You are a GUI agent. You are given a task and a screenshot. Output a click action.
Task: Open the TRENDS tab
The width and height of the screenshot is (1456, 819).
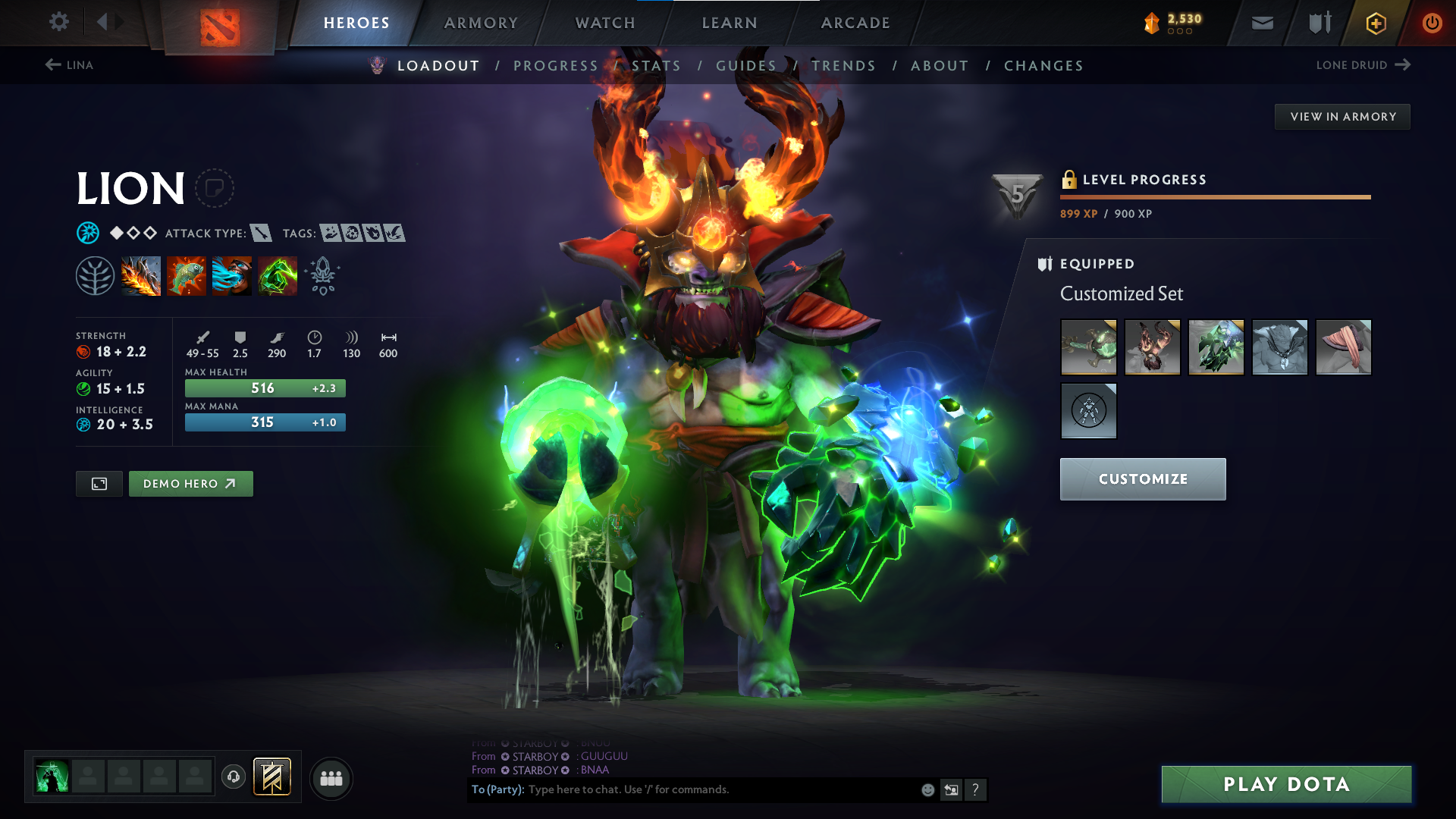843,66
